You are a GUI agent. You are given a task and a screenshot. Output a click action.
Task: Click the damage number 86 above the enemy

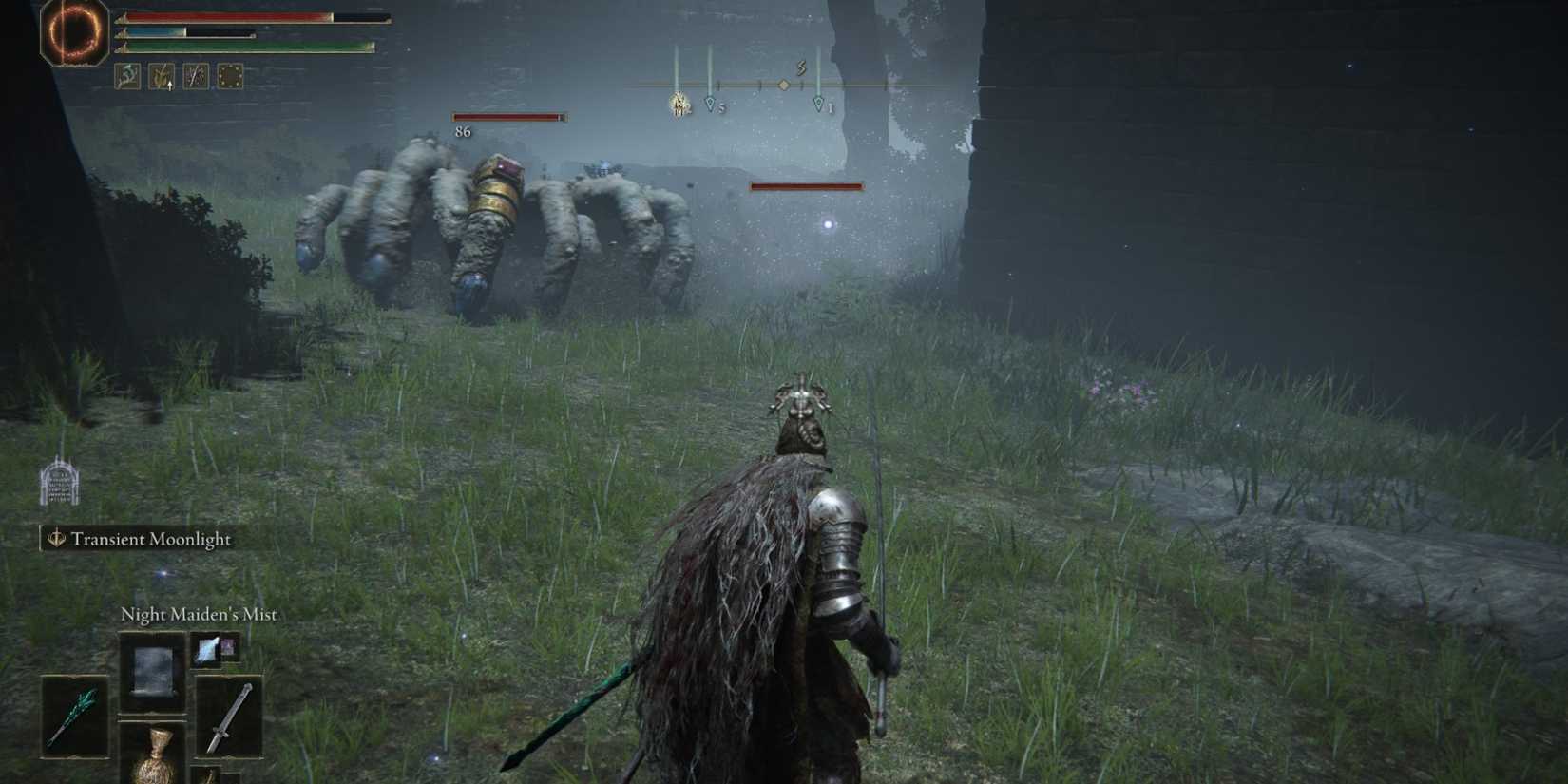[x=463, y=133]
